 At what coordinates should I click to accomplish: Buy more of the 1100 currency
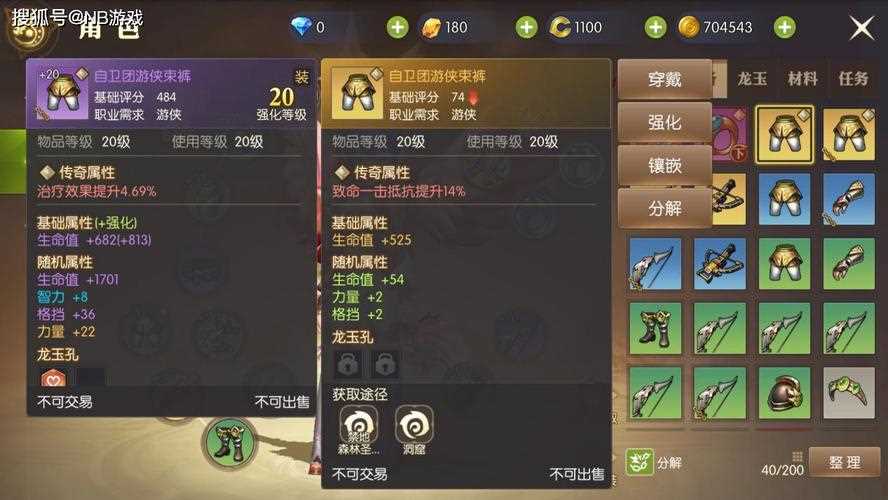[655, 27]
